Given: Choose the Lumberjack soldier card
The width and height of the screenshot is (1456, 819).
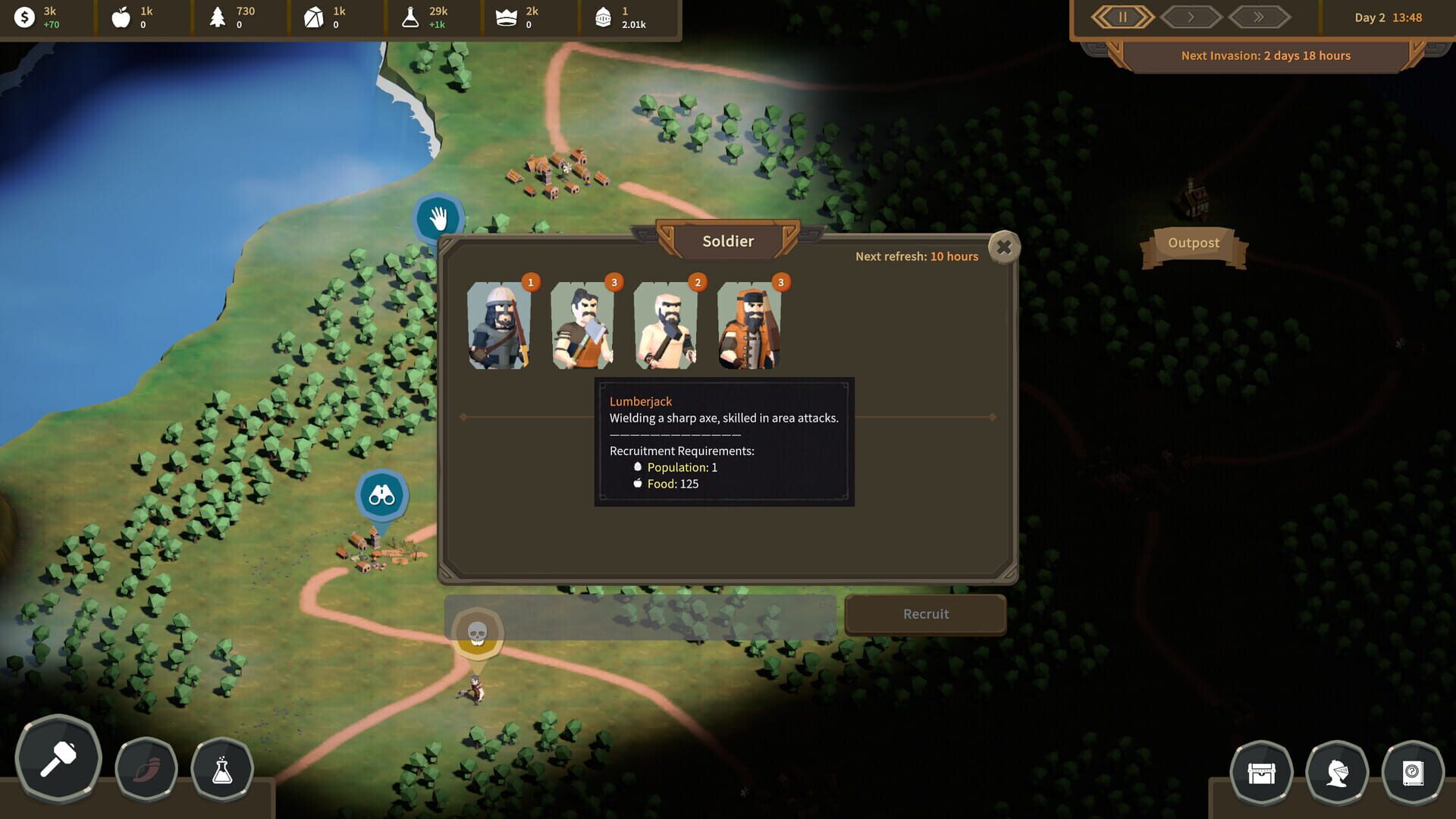Looking at the screenshot, I should click(582, 325).
